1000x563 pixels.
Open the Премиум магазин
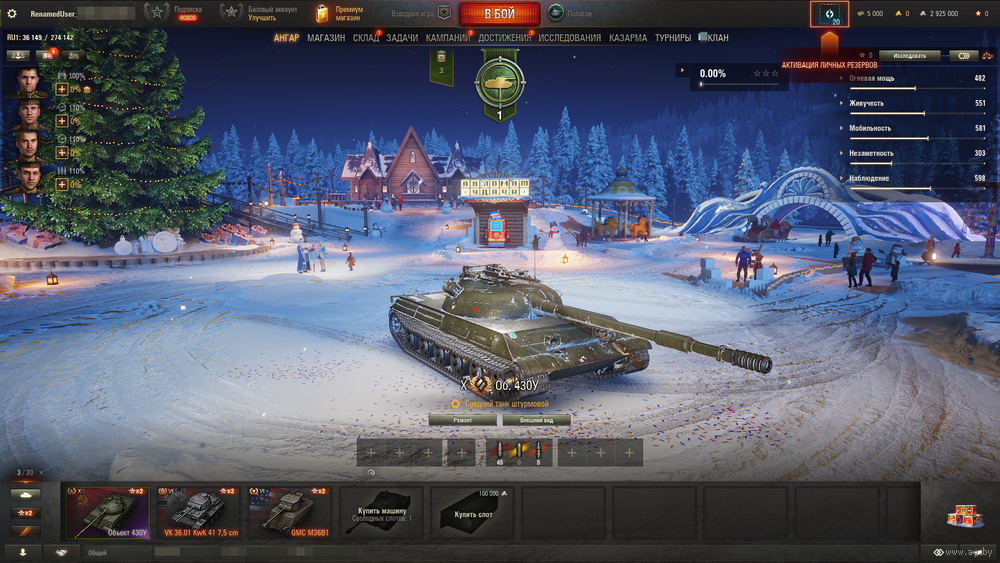(339, 14)
